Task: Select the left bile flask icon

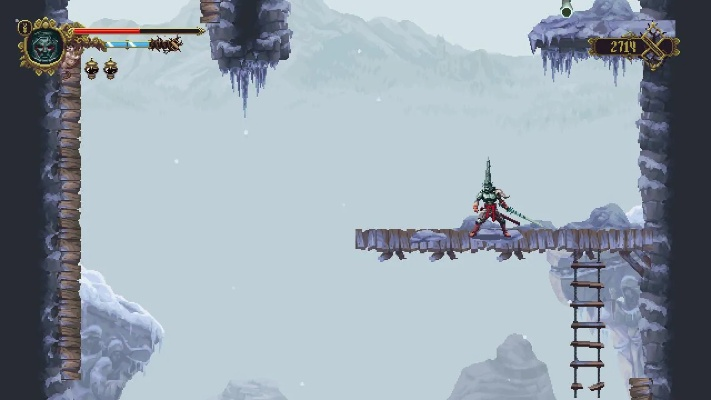Action: point(91,68)
